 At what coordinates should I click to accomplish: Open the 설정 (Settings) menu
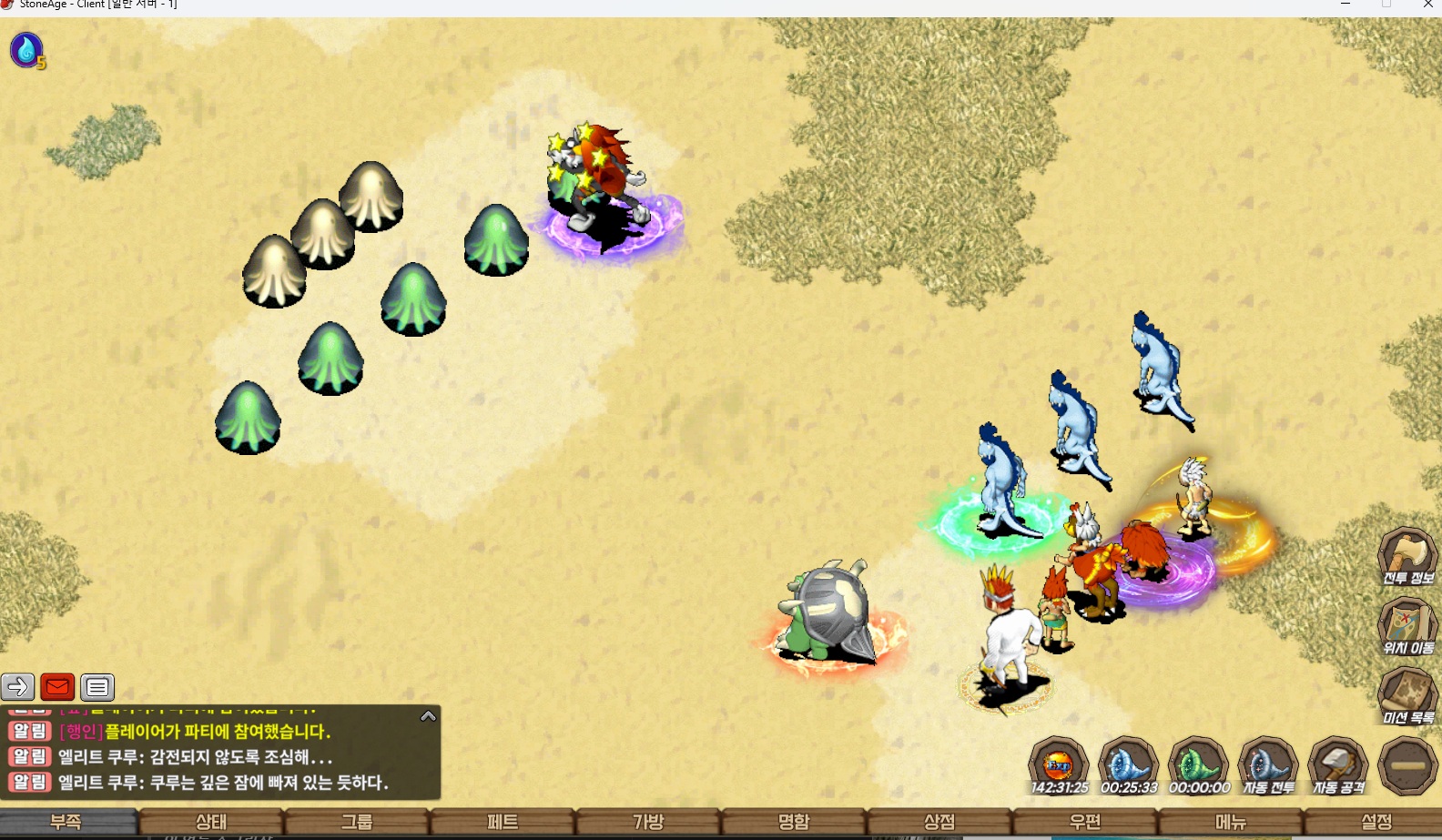[x=1376, y=822]
